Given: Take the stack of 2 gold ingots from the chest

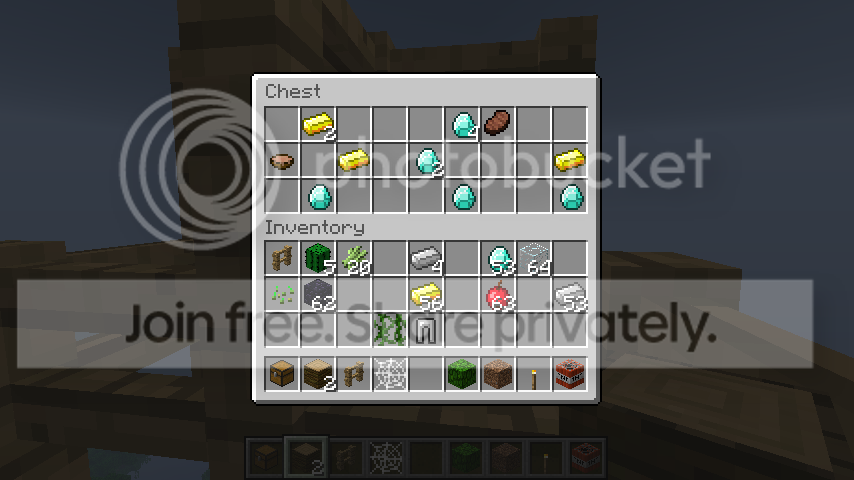Looking at the screenshot, I should click(x=318, y=124).
